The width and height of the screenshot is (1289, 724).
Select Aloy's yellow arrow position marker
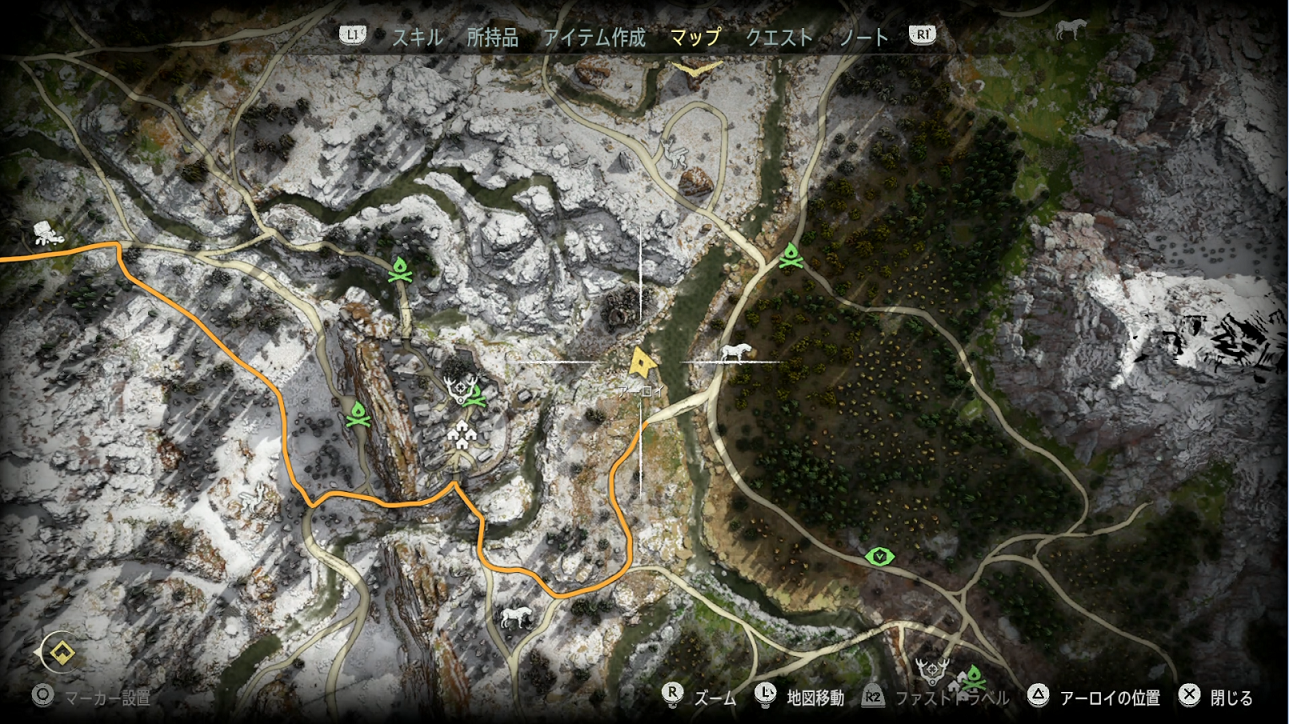pyautogui.click(x=641, y=361)
